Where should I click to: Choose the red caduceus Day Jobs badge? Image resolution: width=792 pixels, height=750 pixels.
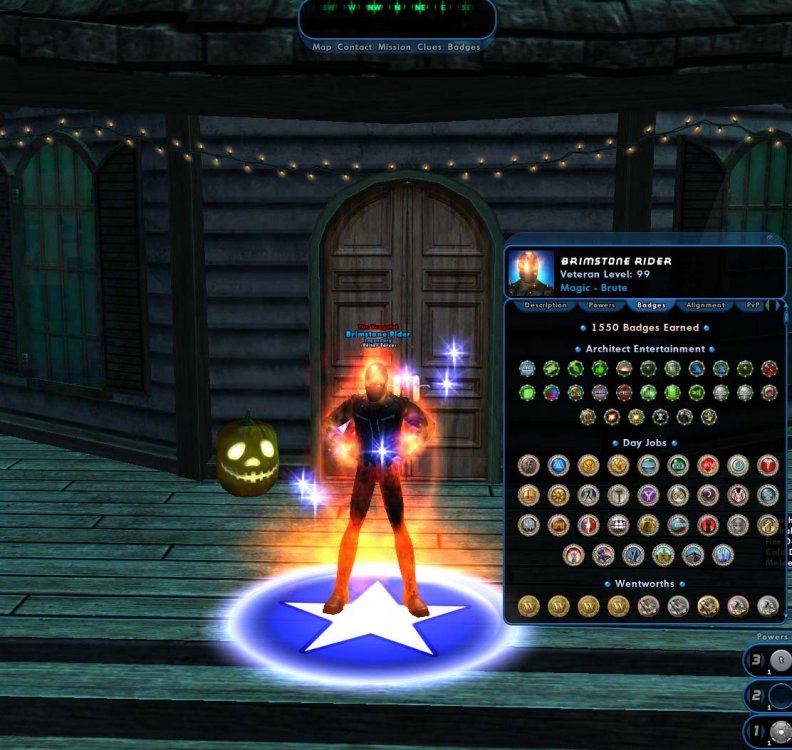coord(768,465)
